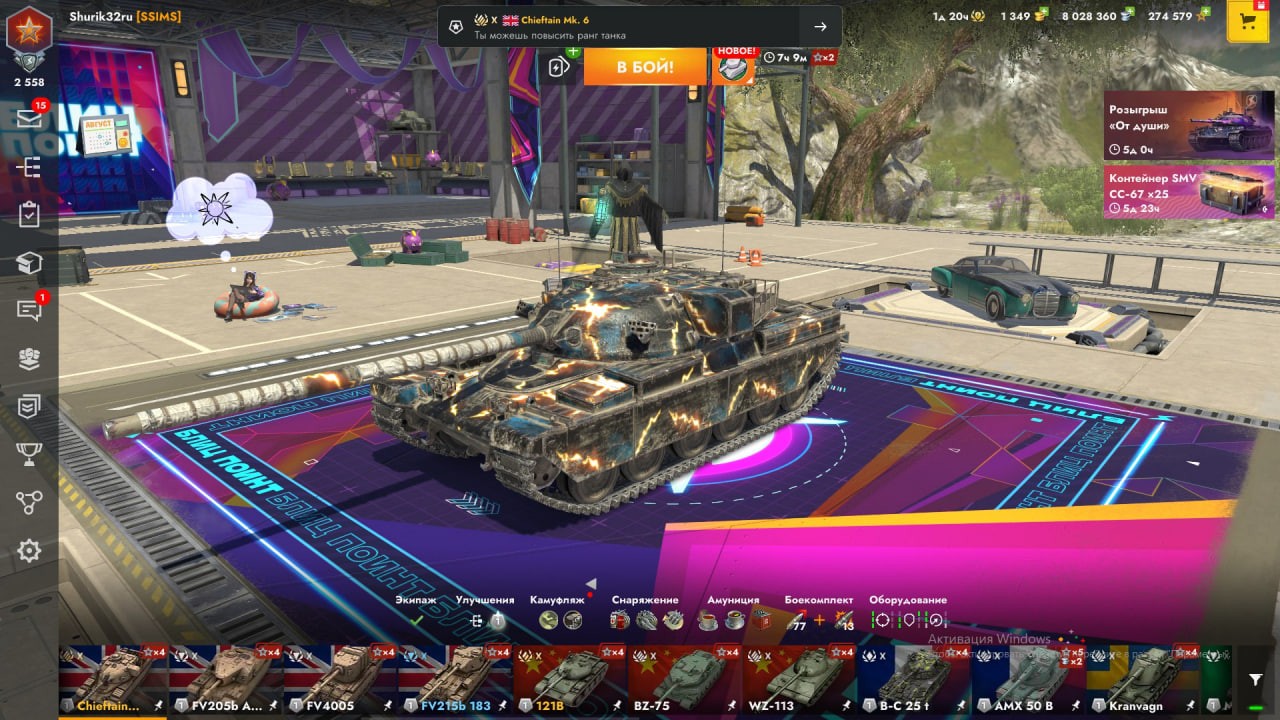
Task: Pick the Kranvagn tank in the carousel
Action: point(1143,680)
